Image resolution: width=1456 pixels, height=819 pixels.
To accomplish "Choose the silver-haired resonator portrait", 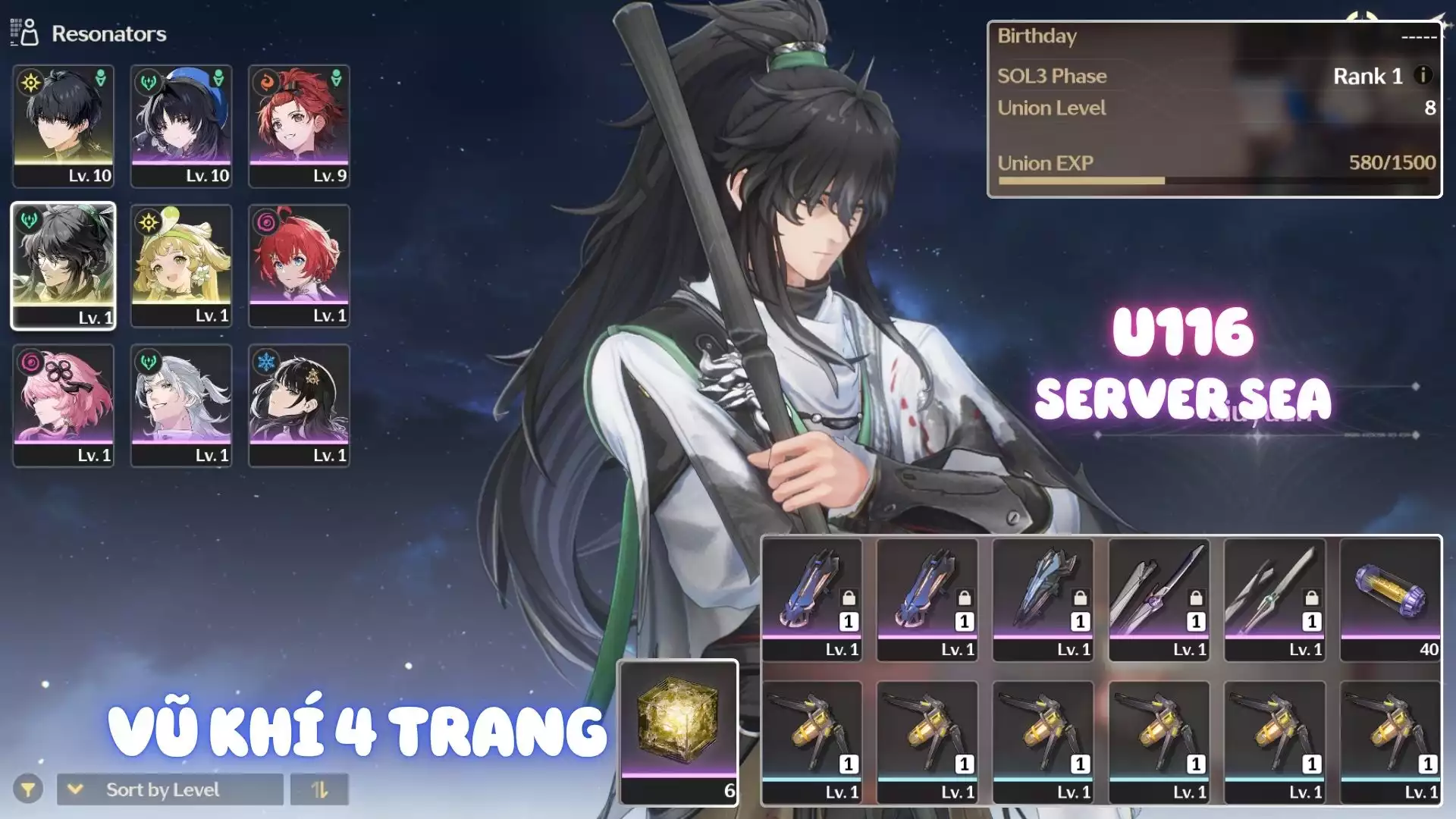I will tap(181, 405).
